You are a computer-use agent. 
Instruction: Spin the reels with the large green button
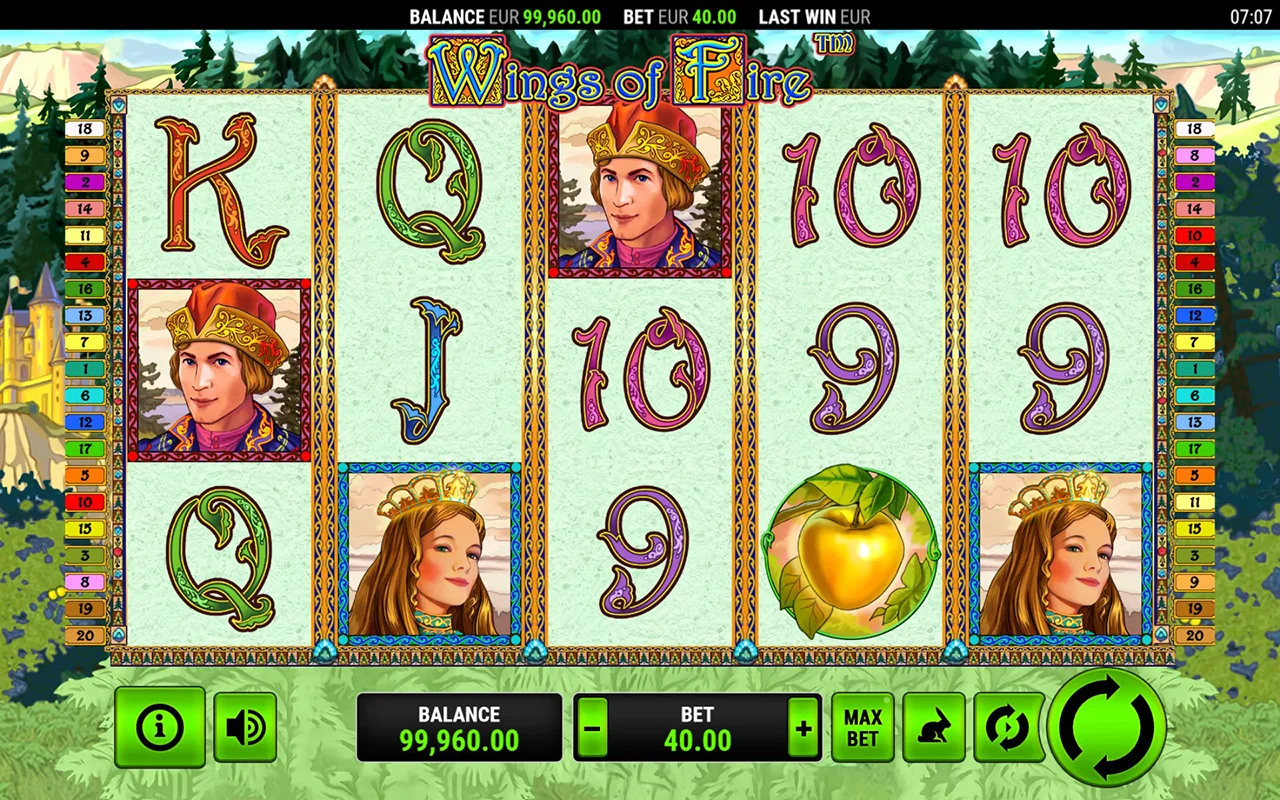(x=1107, y=727)
